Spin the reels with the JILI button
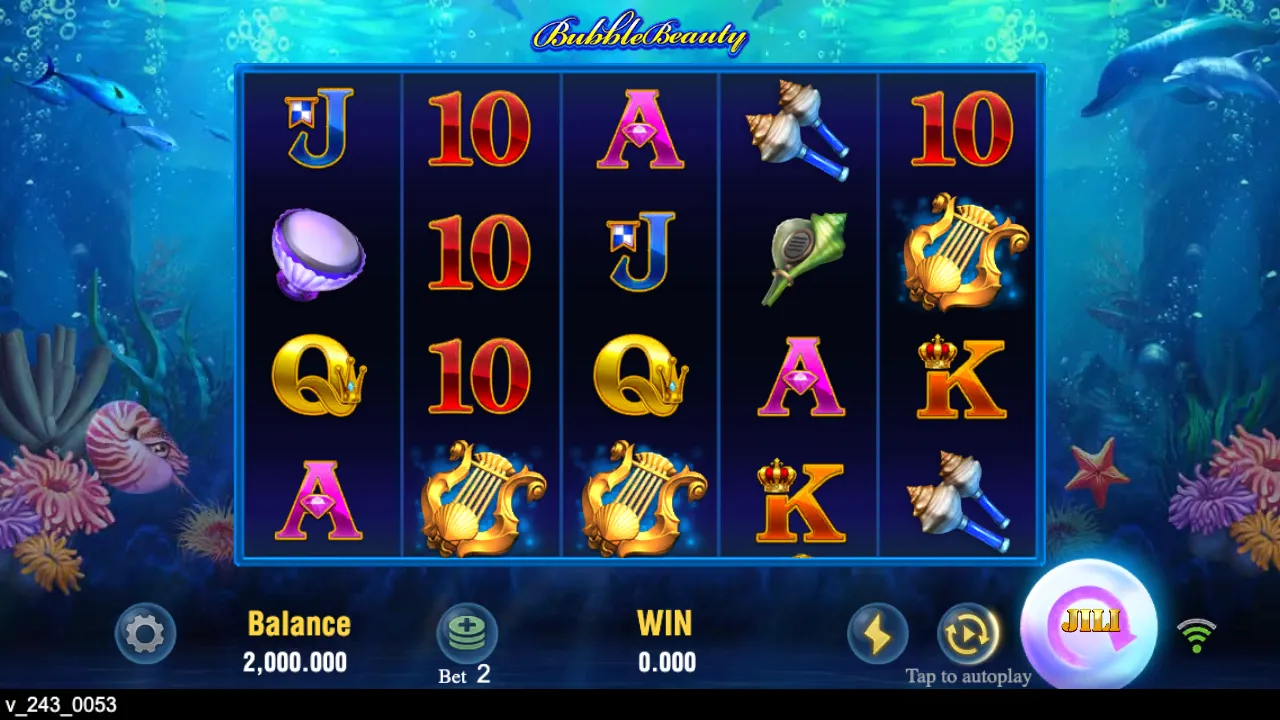 [1088, 626]
